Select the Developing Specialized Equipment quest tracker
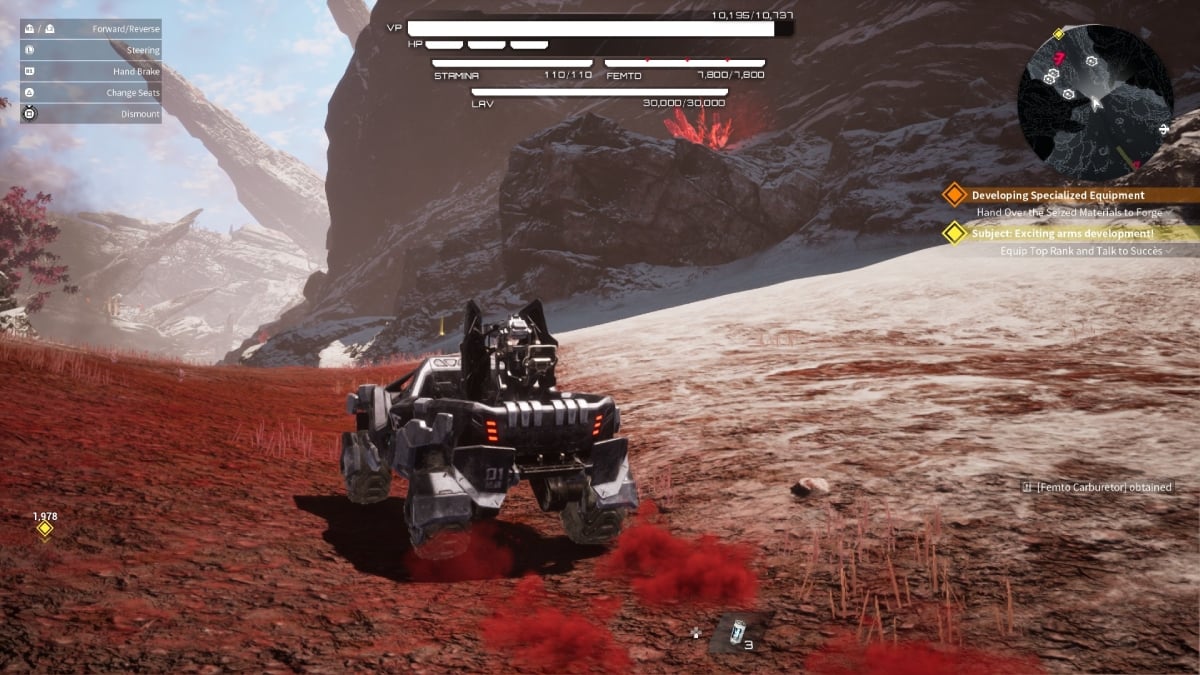1200x675 pixels. point(1058,195)
